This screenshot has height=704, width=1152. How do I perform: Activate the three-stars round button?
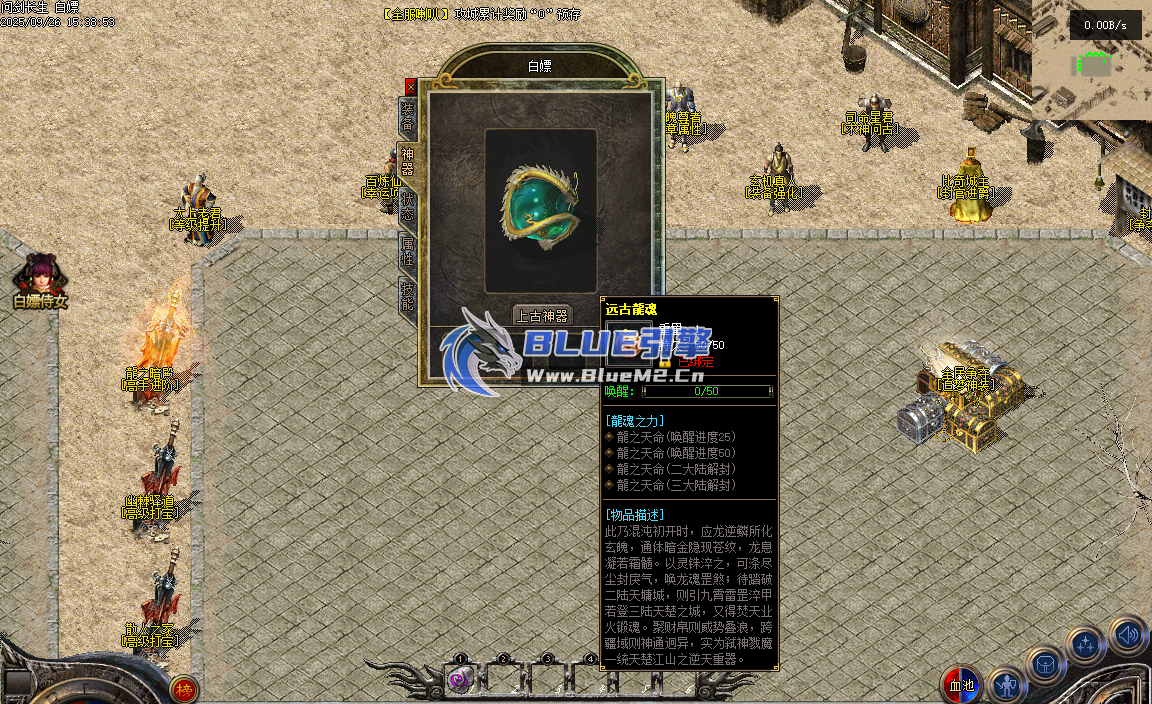[1085, 645]
